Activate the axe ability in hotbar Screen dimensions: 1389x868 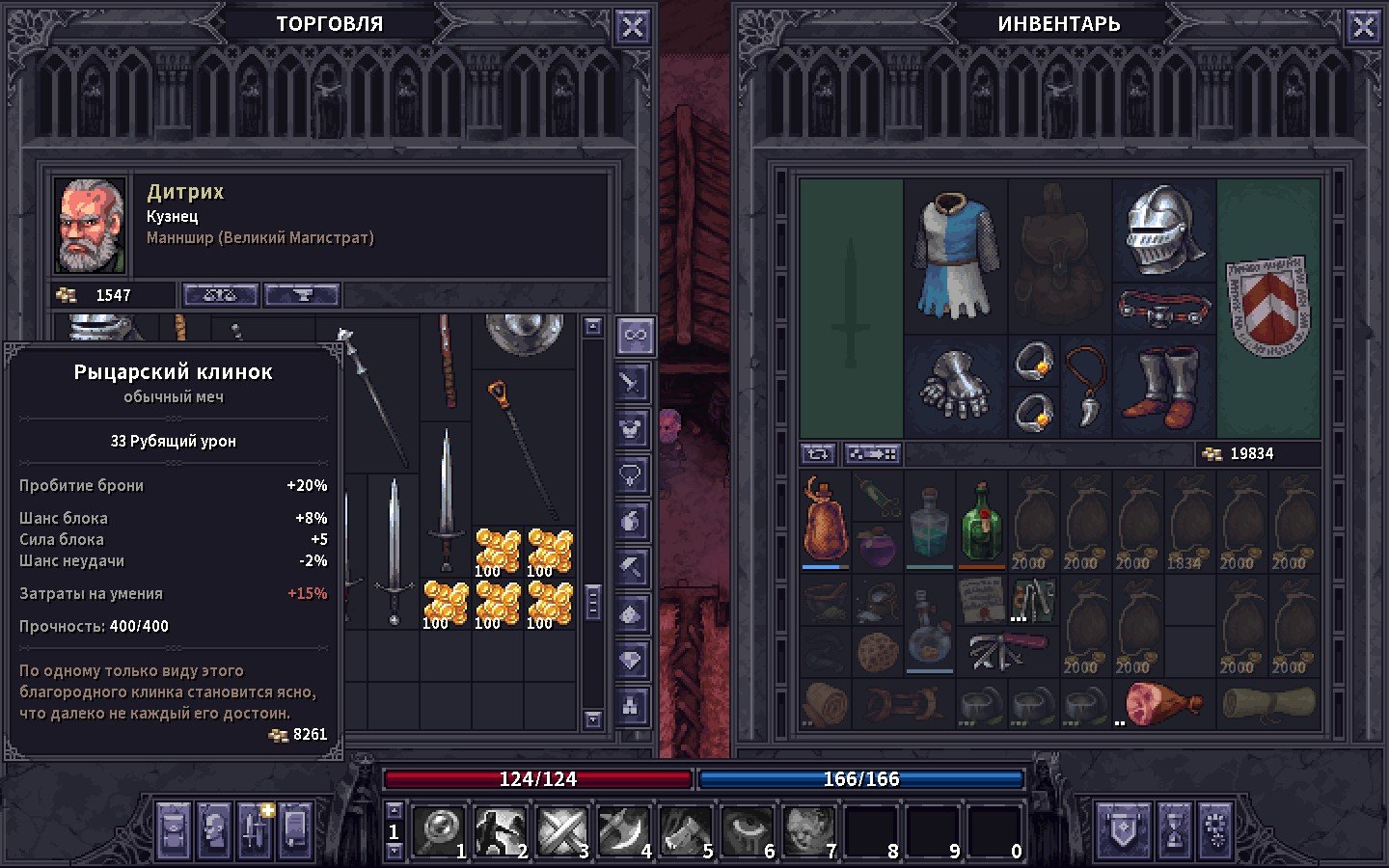pos(623,830)
